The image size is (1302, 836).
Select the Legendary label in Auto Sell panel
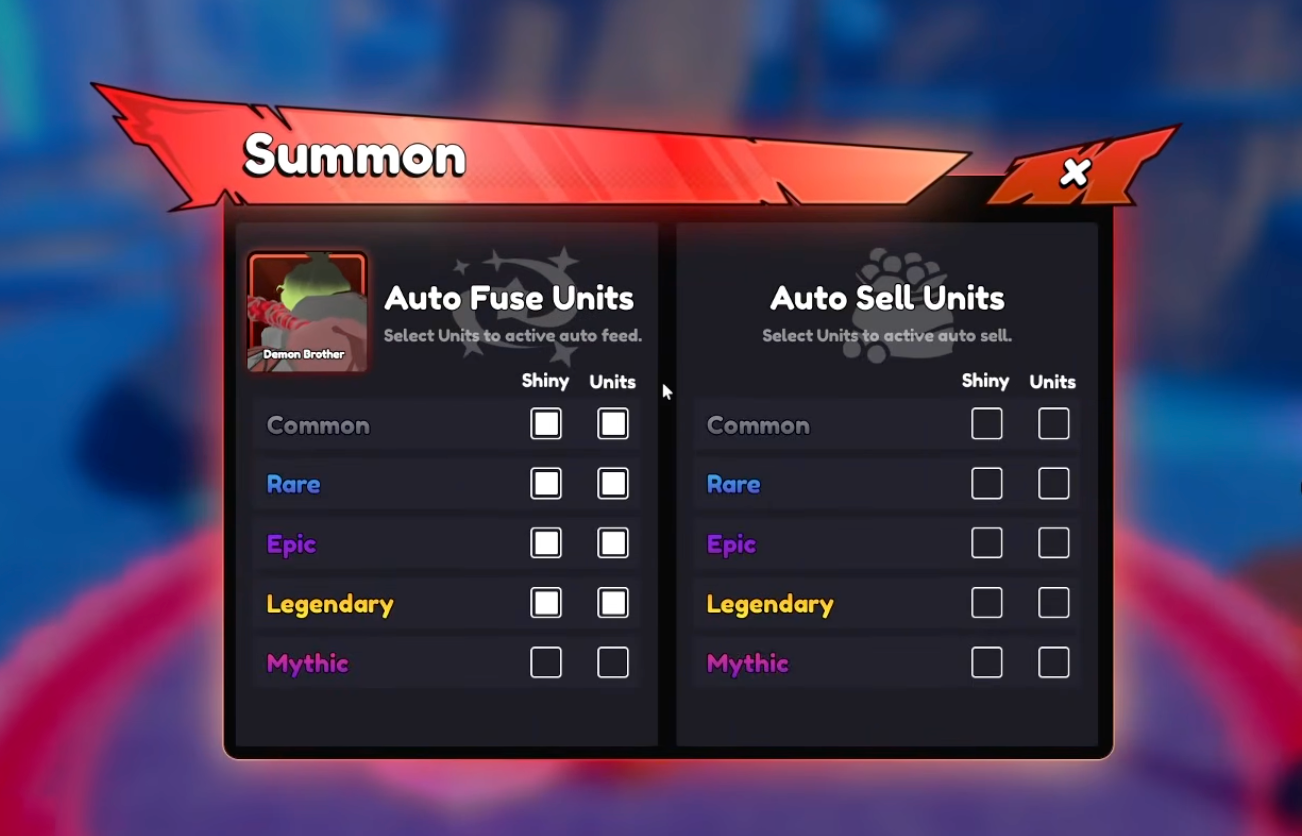[x=770, y=603]
